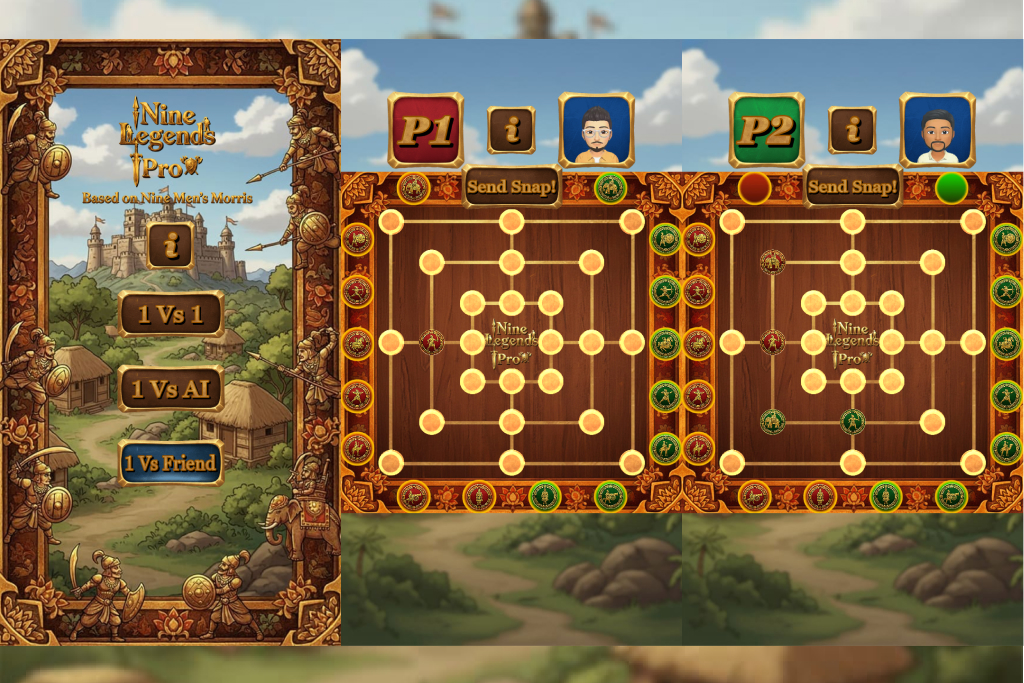Open the info icon beside the P1 badge
Image resolution: width=1024 pixels, height=683 pixels.
511,130
